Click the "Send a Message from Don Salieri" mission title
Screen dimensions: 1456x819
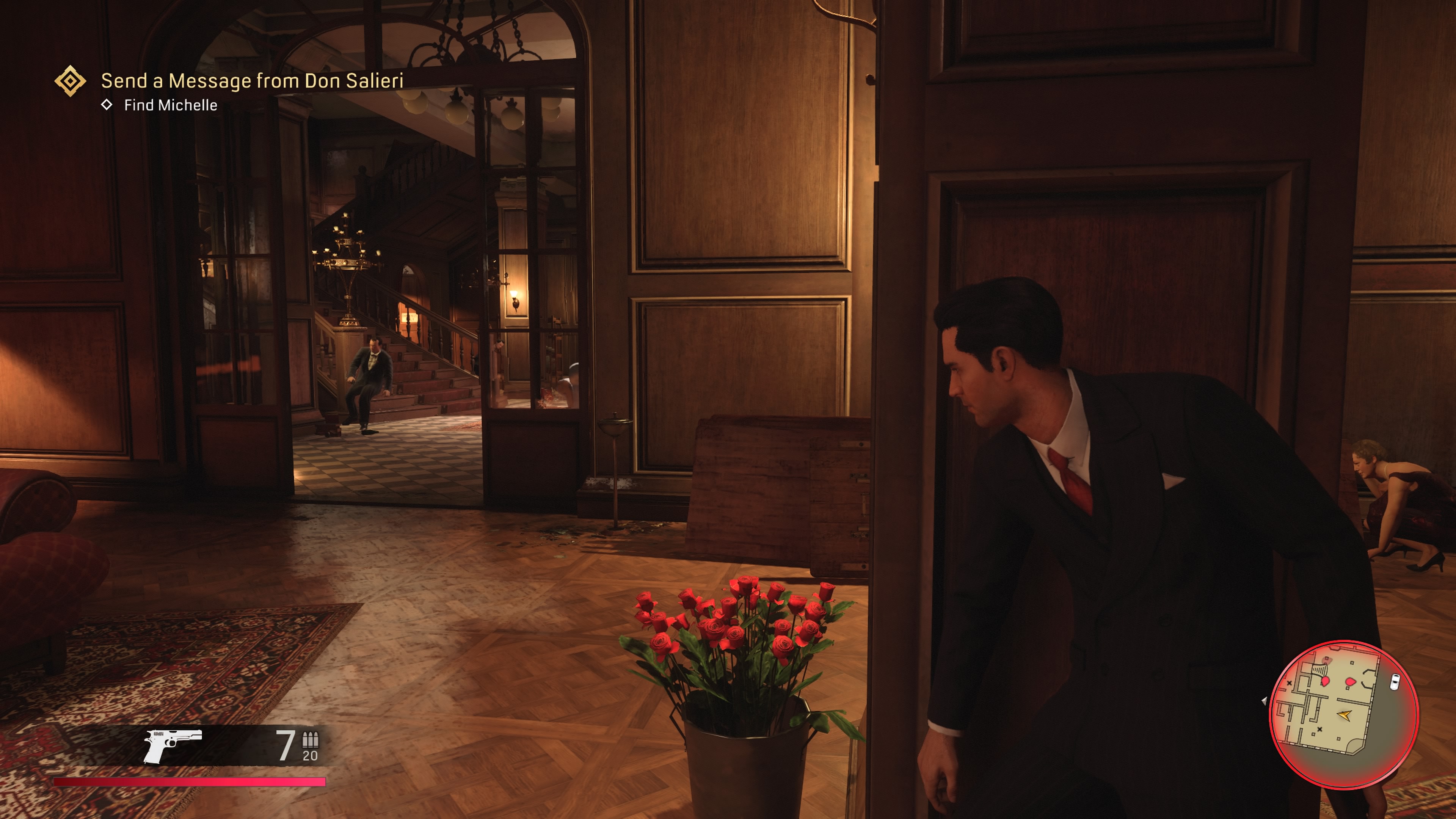[252, 81]
